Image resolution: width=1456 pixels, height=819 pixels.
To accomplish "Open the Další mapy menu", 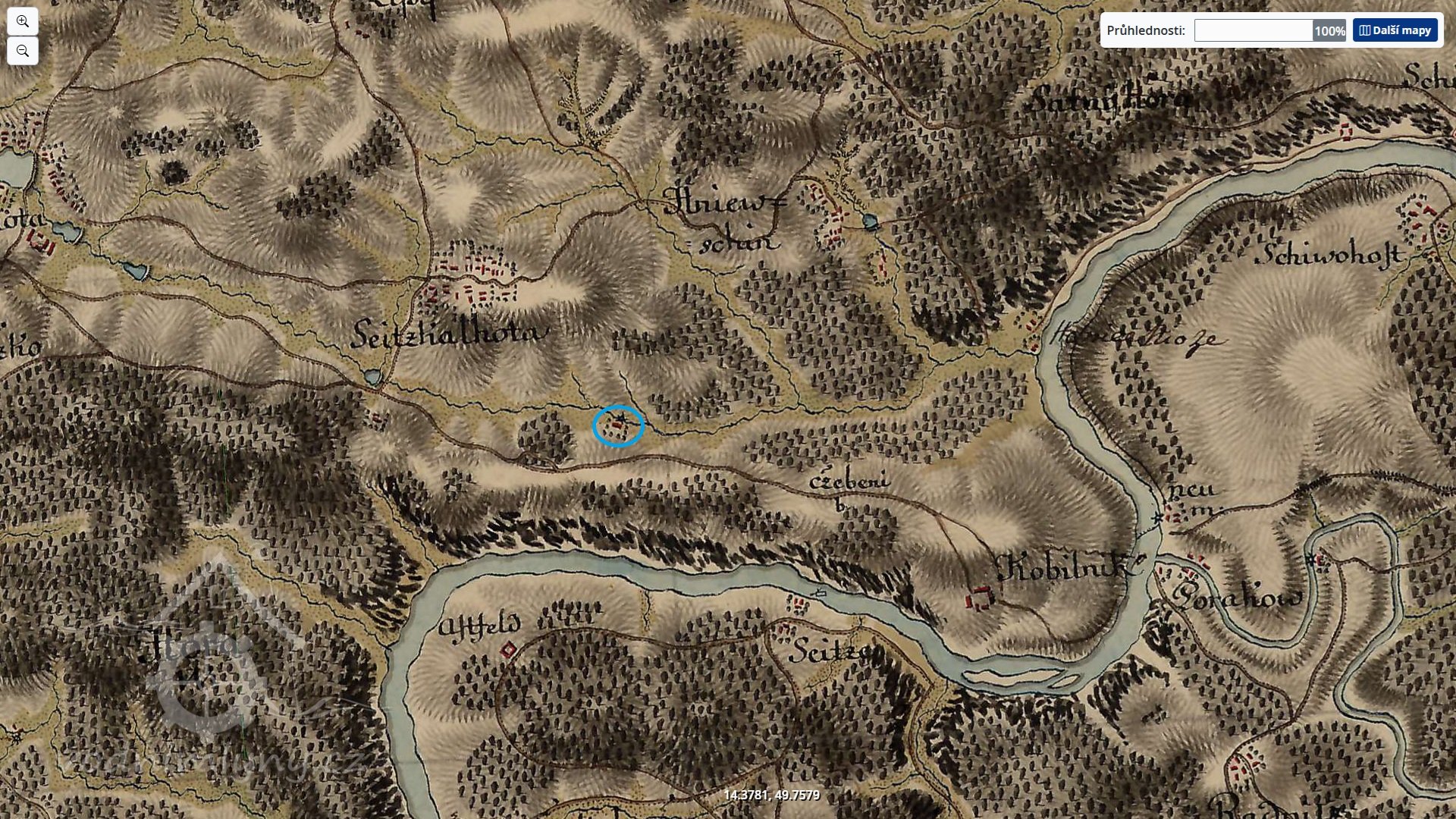I will [1395, 30].
